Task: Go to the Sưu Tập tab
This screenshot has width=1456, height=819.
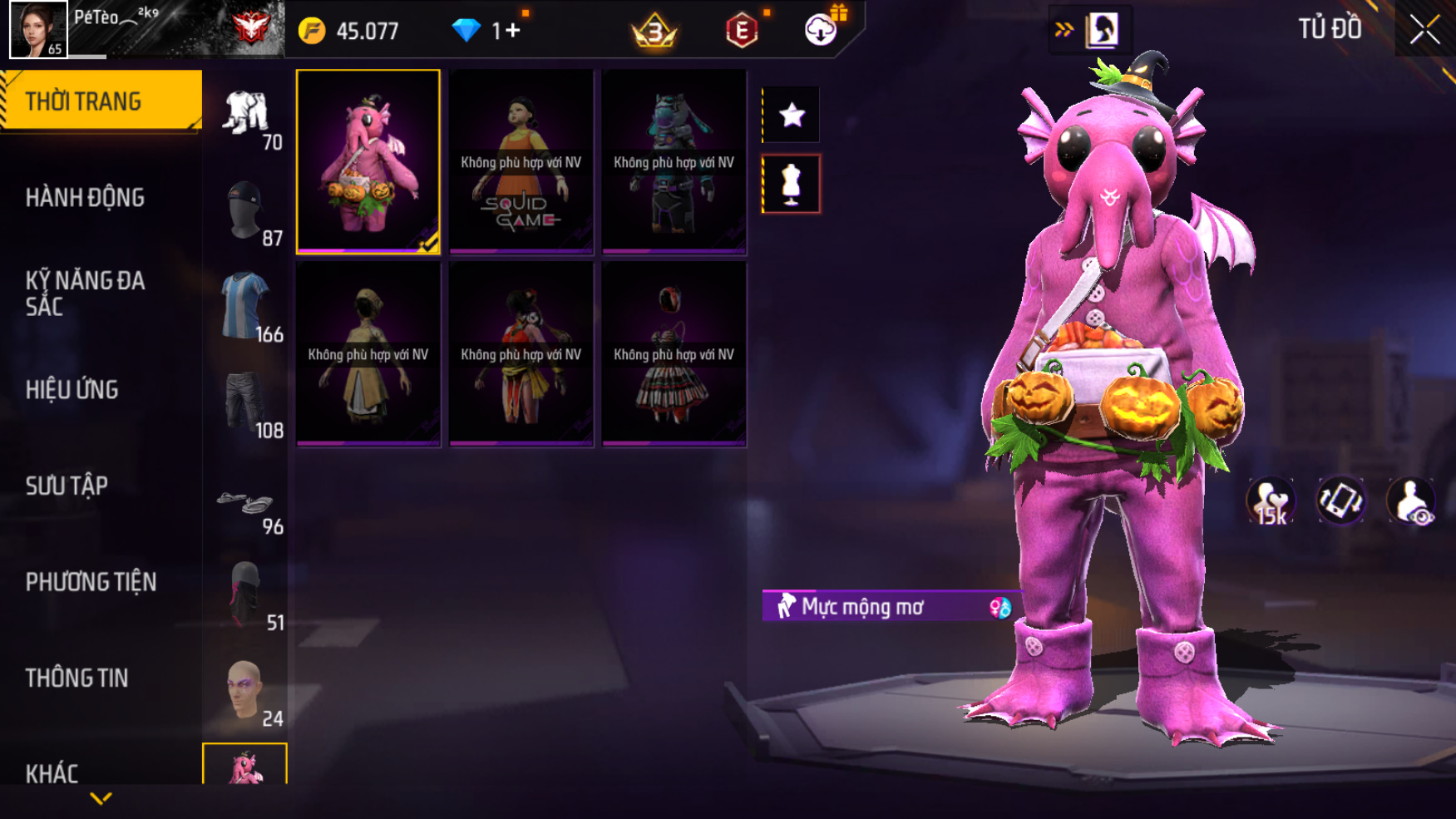Action: click(x=67, y=486)
